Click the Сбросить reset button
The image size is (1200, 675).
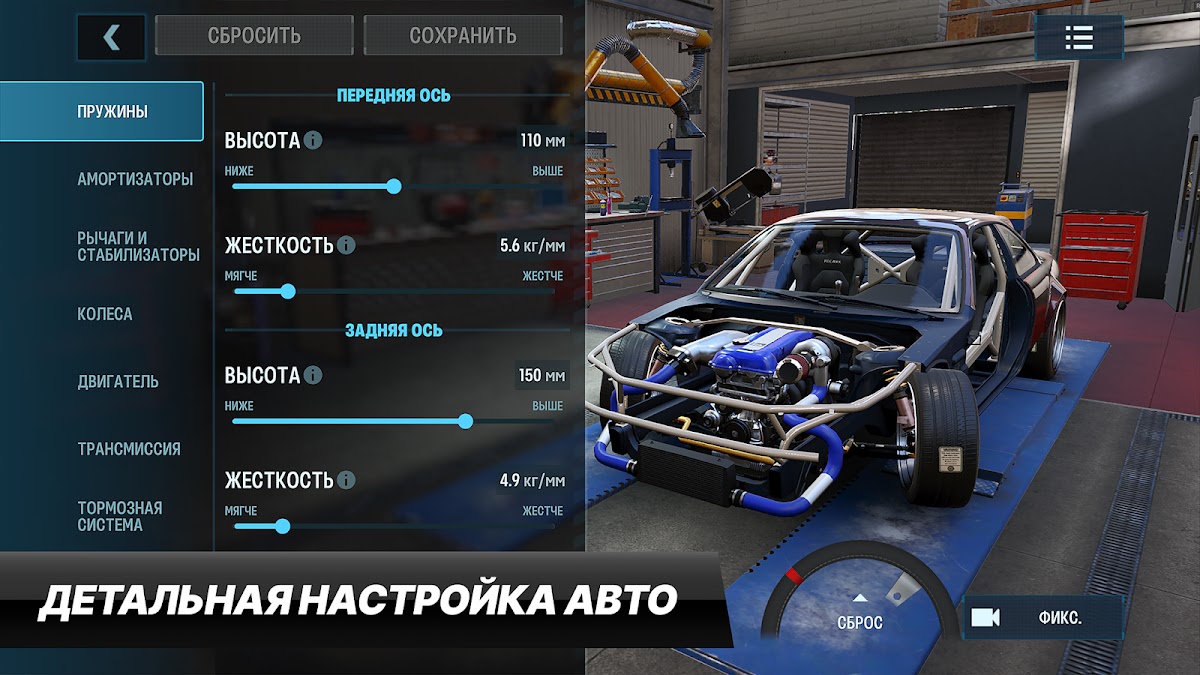pos(254,36)
